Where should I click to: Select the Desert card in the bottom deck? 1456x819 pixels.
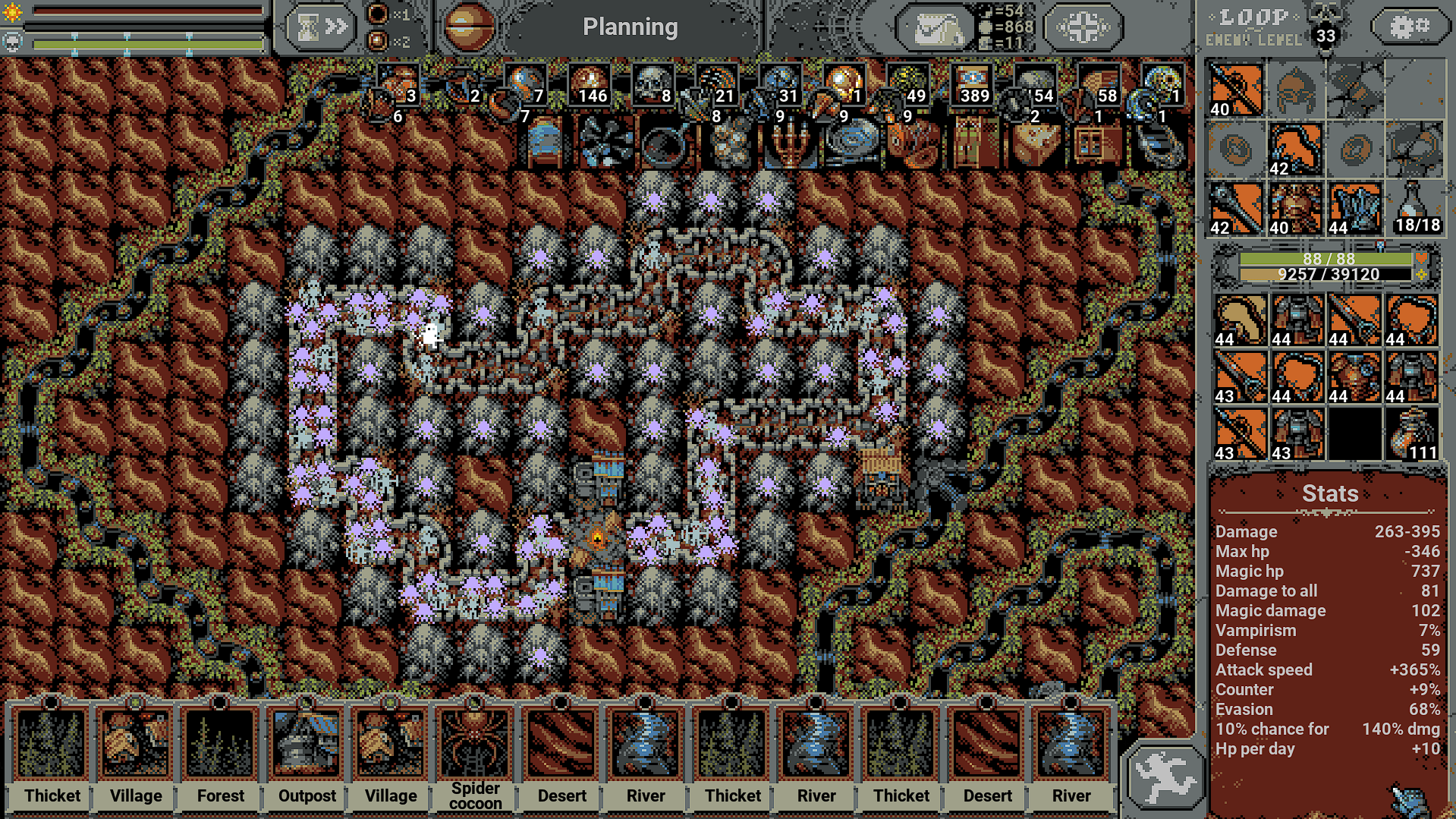coord(560,744)
